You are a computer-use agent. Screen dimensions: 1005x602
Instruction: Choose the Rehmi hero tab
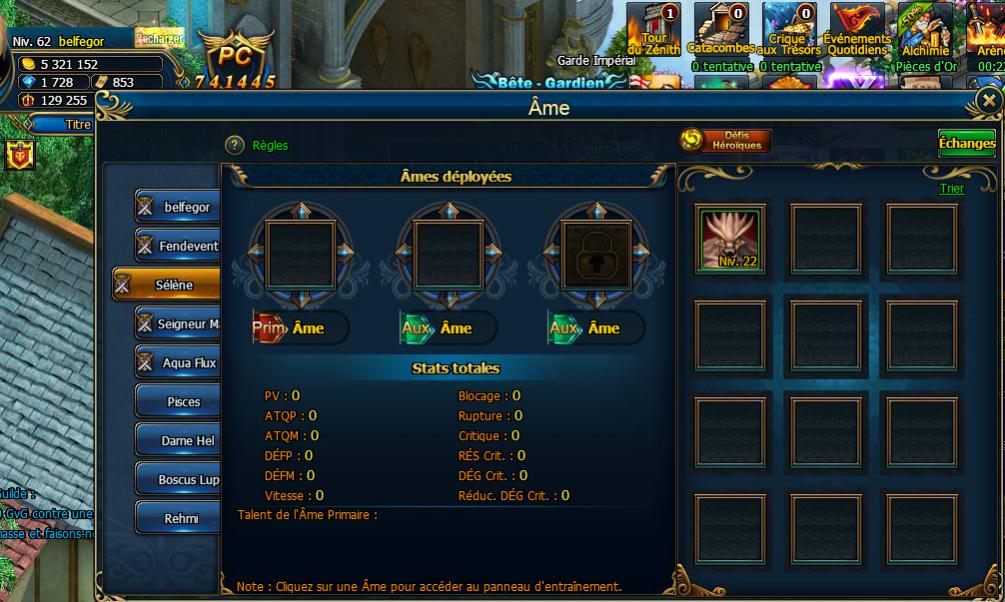177,518
